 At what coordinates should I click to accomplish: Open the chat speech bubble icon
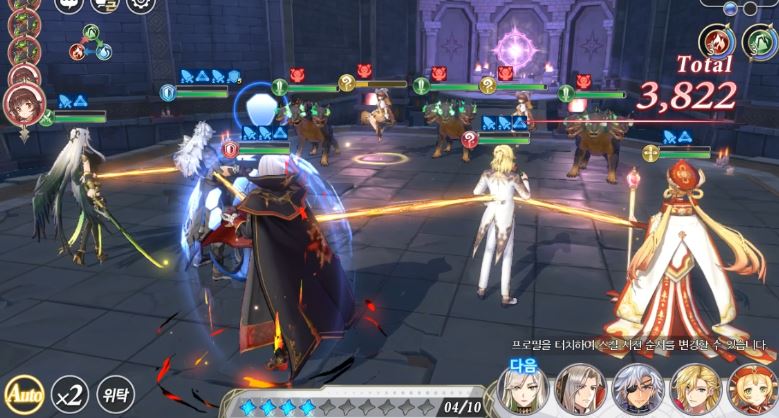coord(68,4)
